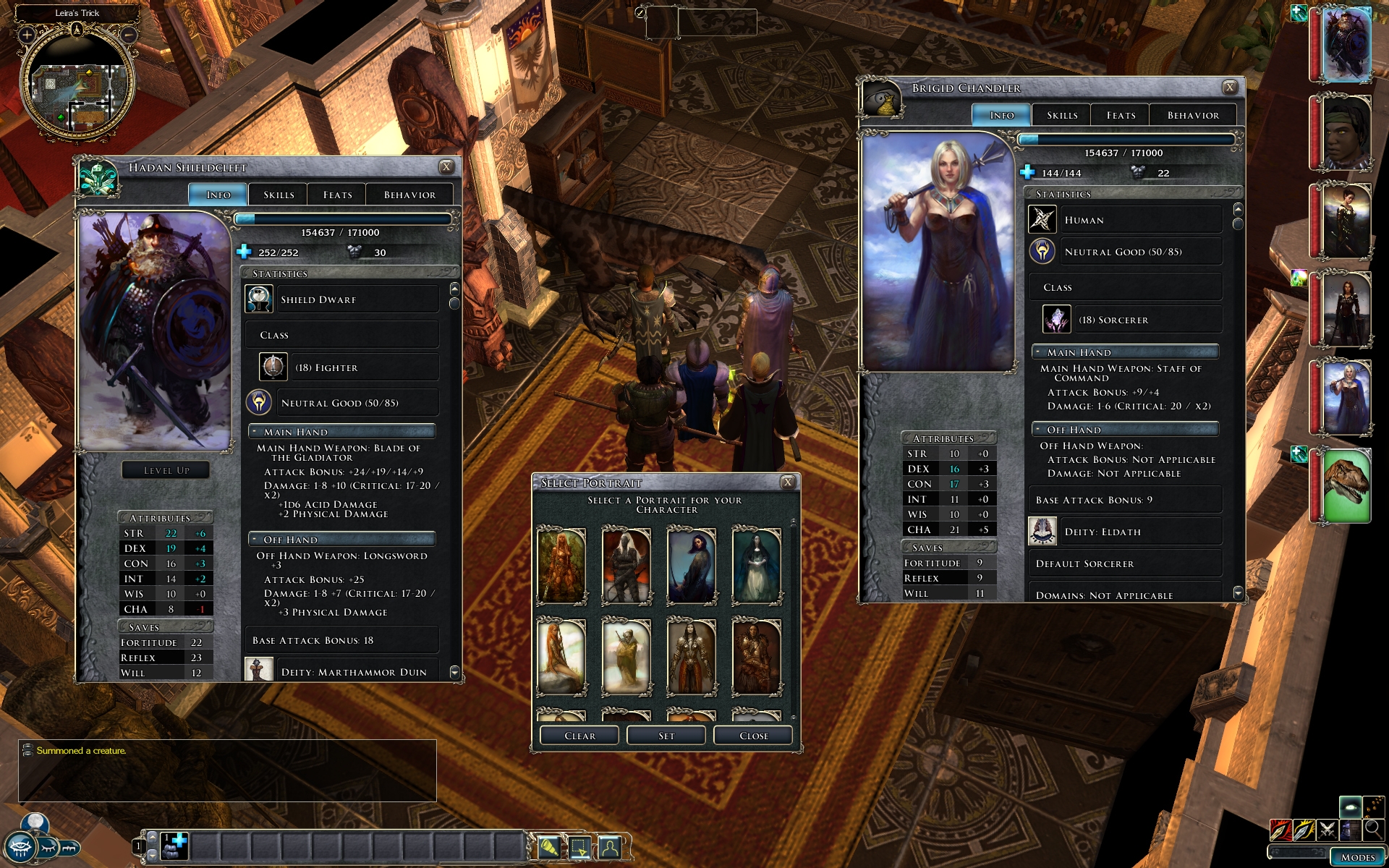Switch to Brigid Chandler's Behavior tab
The height and width of the screenshot is (868, 1389).
[1193, 115]
